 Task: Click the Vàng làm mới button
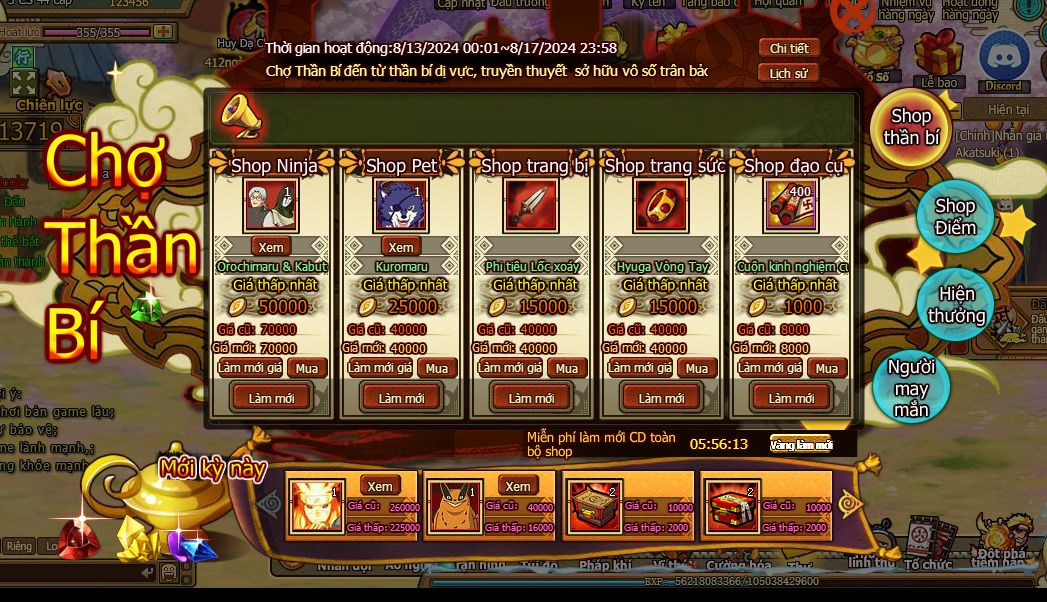point(800,445)
